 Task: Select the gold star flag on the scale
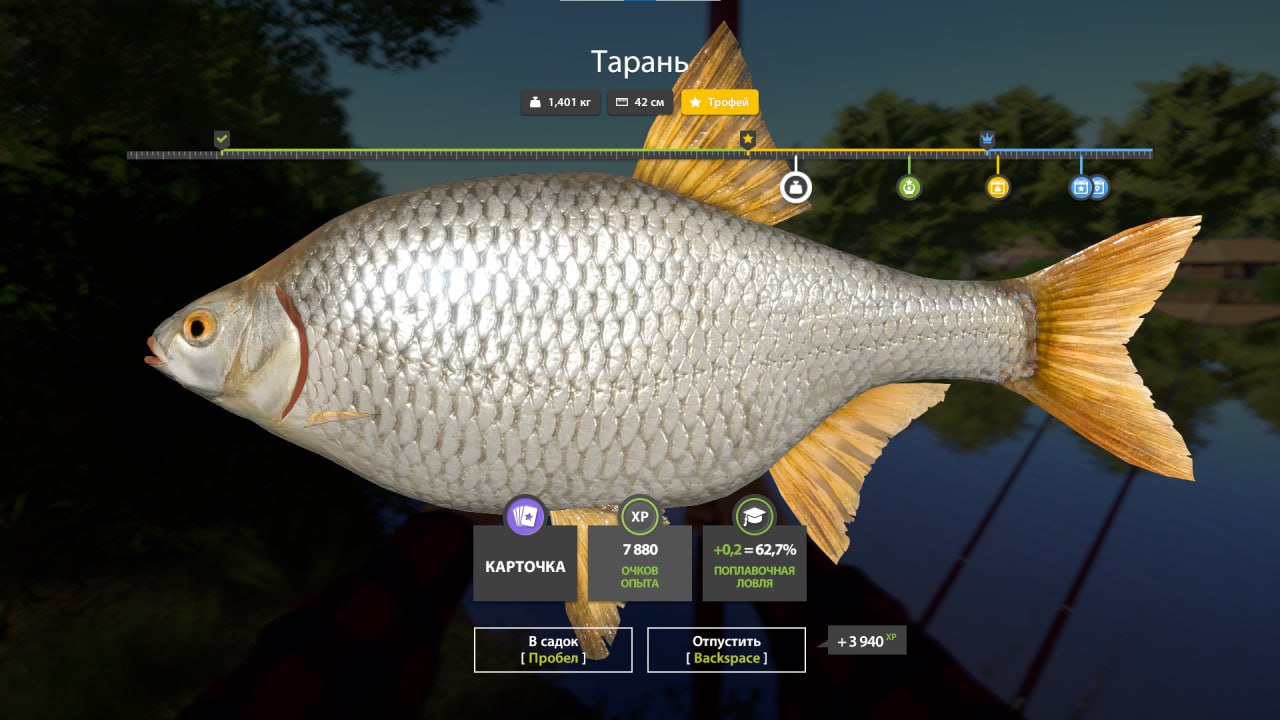point(747,139)
